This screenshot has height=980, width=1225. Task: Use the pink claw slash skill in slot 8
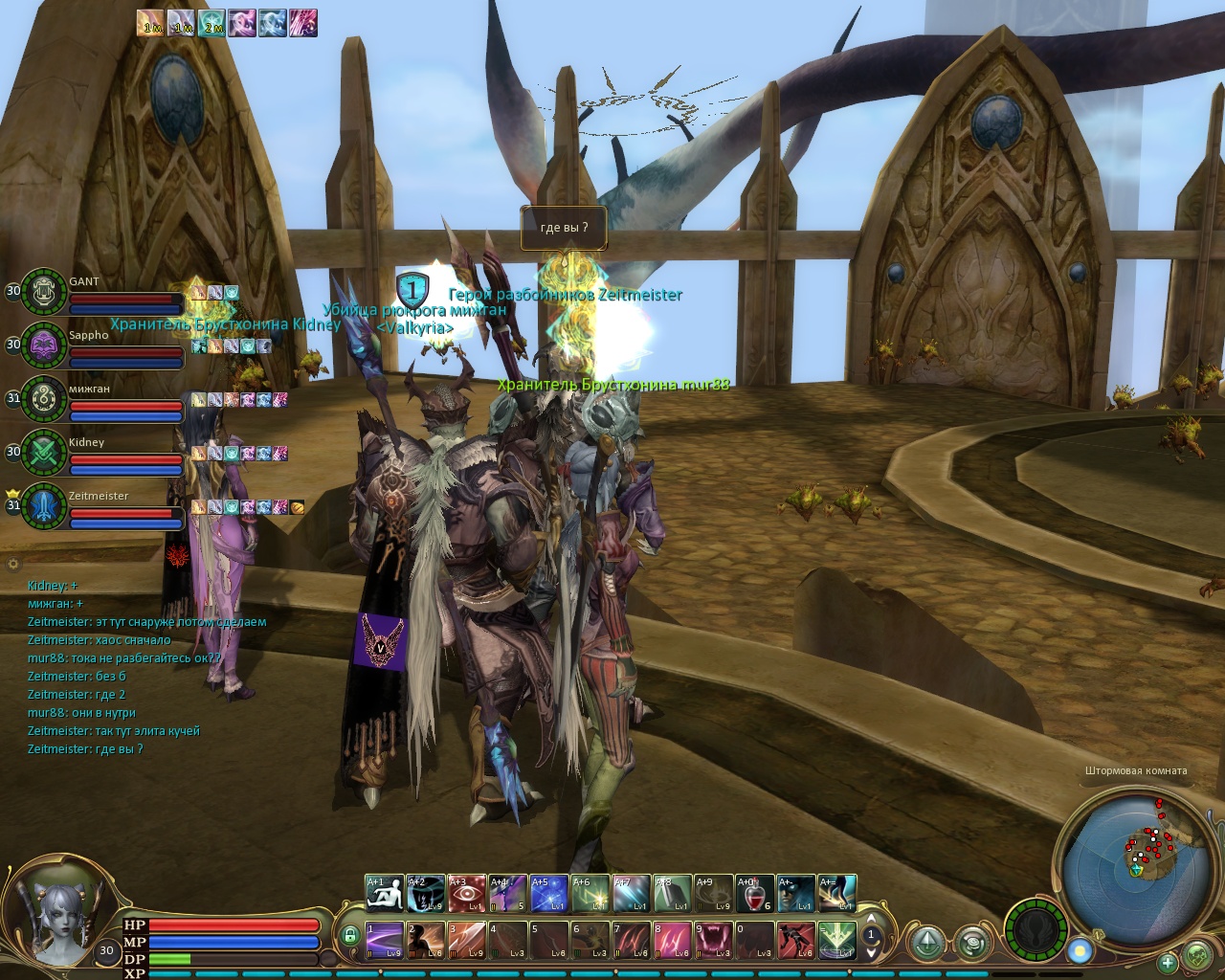click(672, 940)
